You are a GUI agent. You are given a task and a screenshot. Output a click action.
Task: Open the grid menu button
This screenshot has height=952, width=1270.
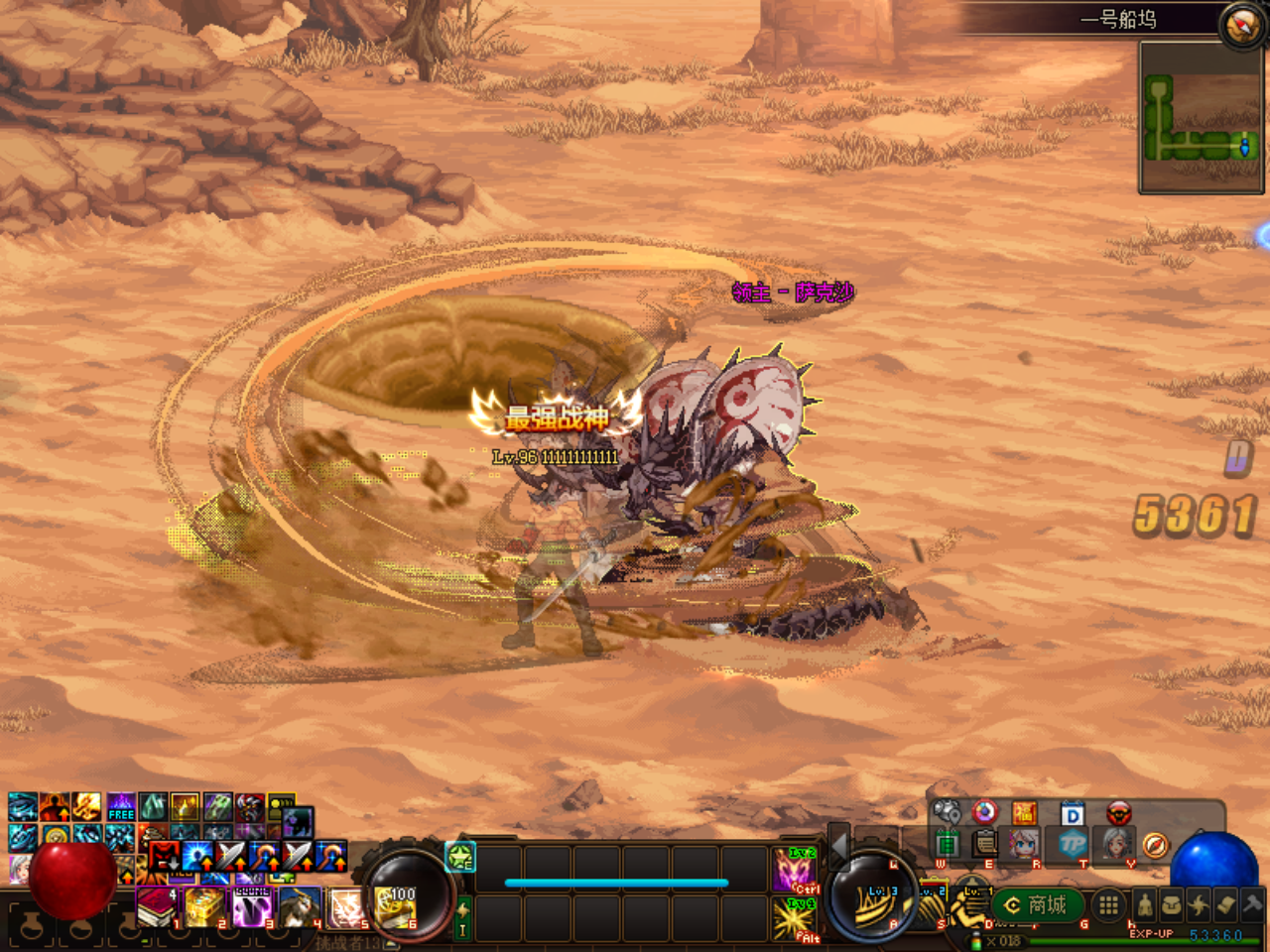[1108, 904]
